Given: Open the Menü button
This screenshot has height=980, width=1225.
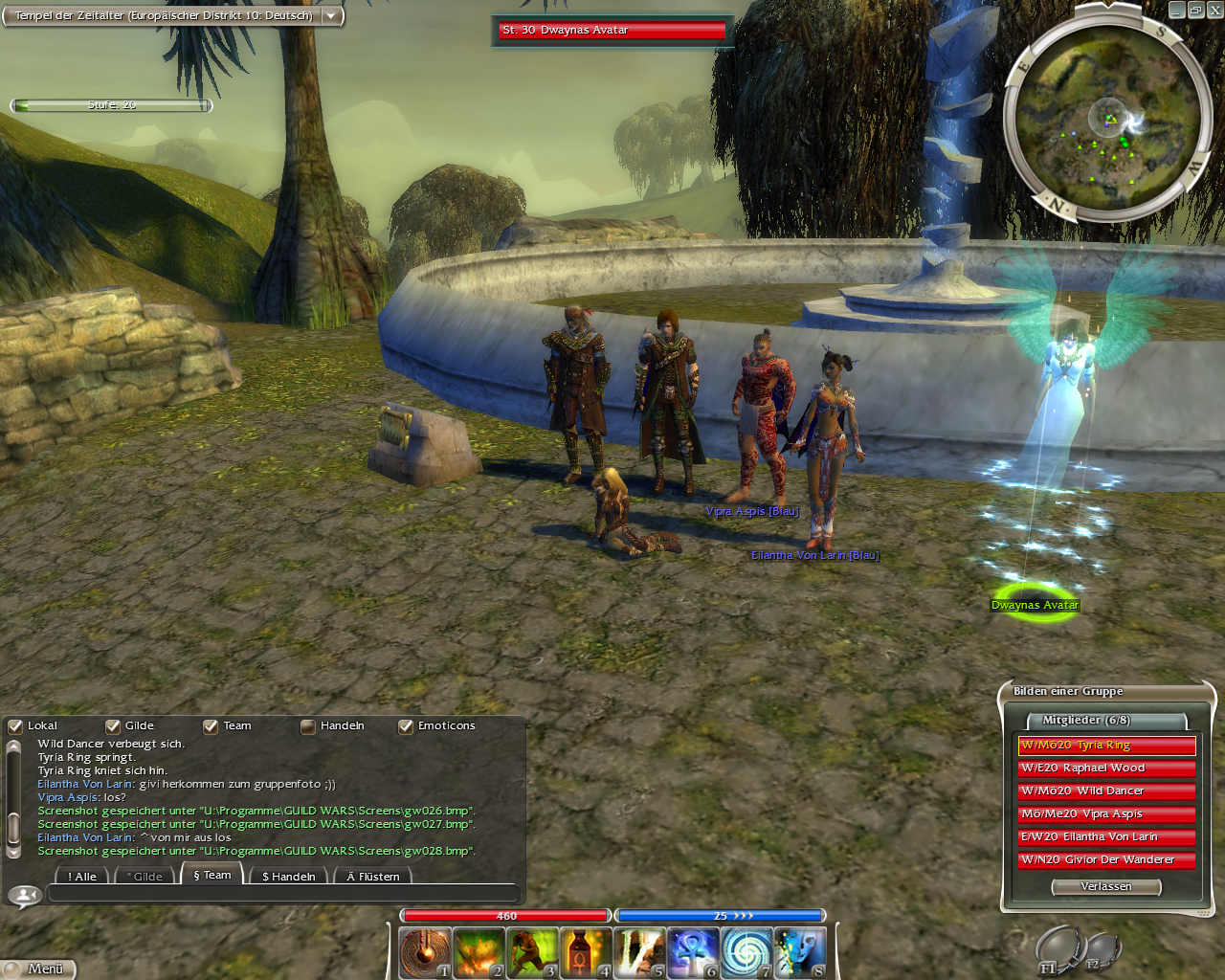Looking at the screenshot, I should pyautogui.click(x=38, y=969).
